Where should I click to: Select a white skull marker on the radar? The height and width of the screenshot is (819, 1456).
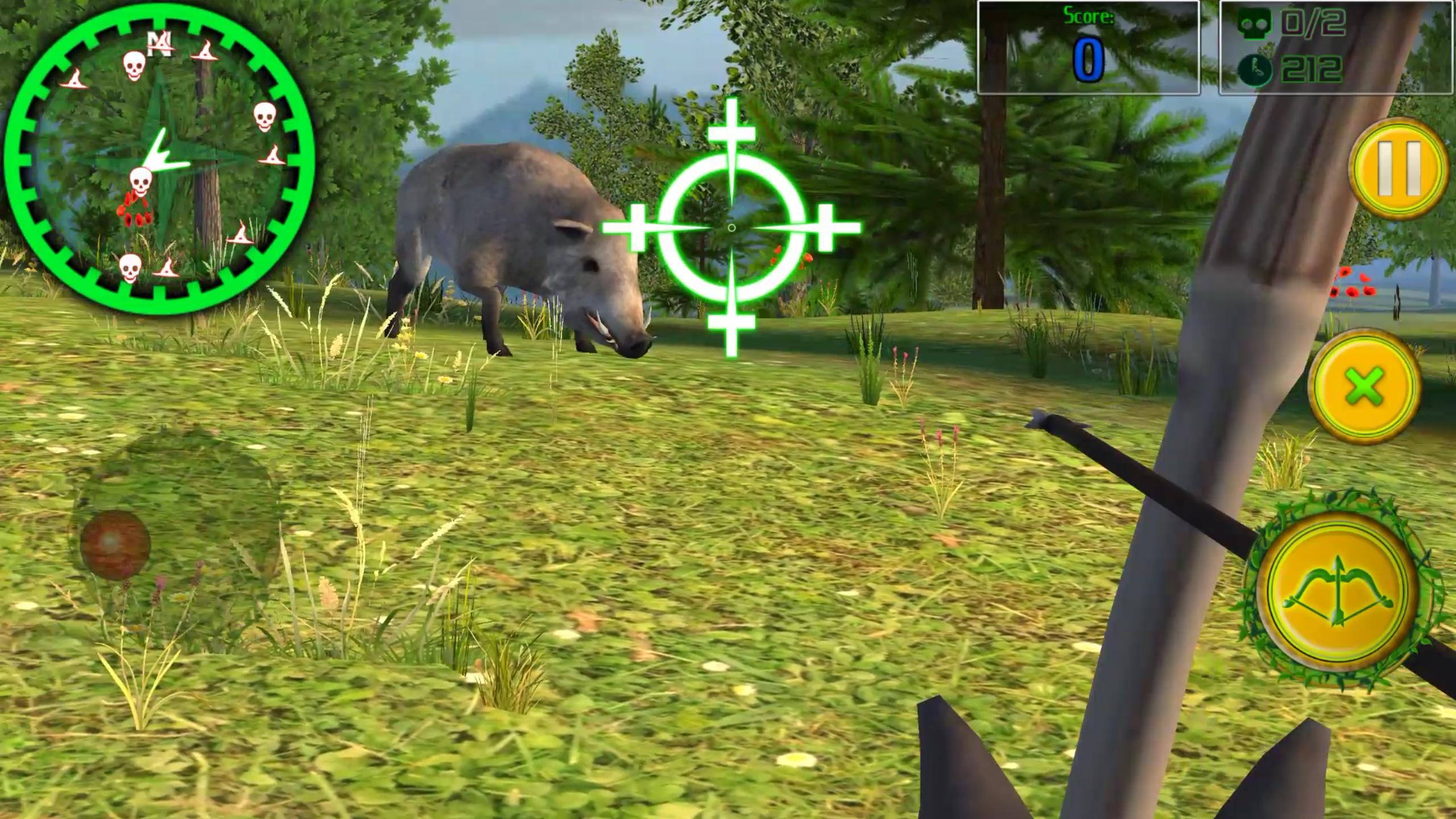(134, 65)
